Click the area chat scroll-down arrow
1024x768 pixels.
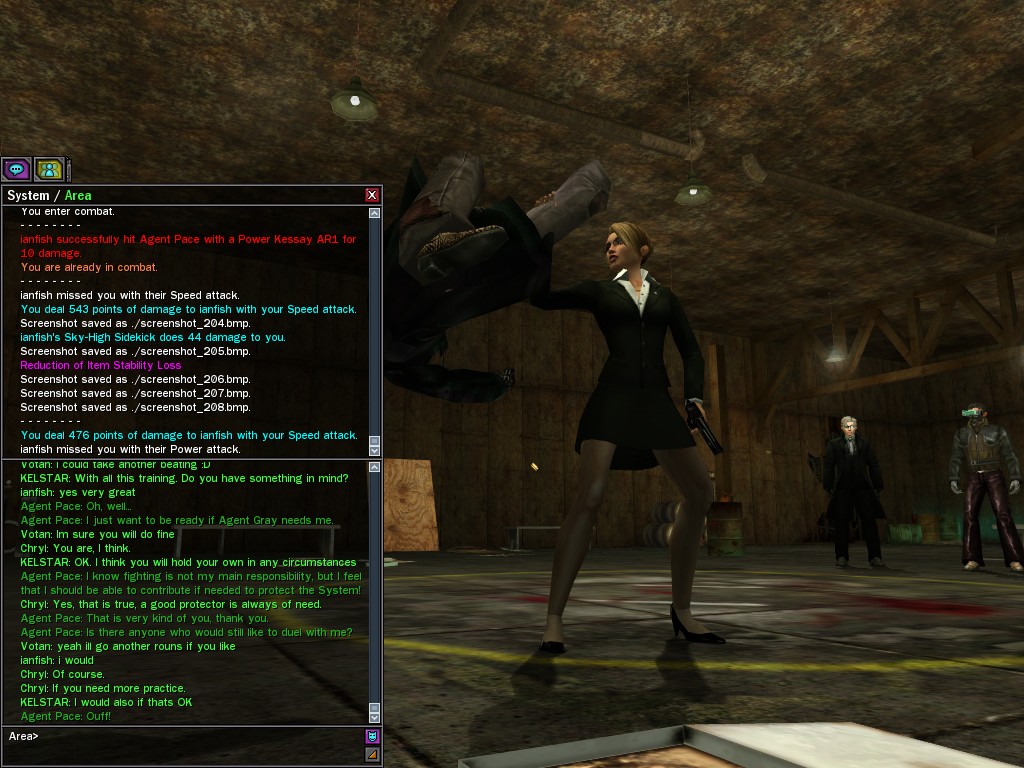click(375, 716)
